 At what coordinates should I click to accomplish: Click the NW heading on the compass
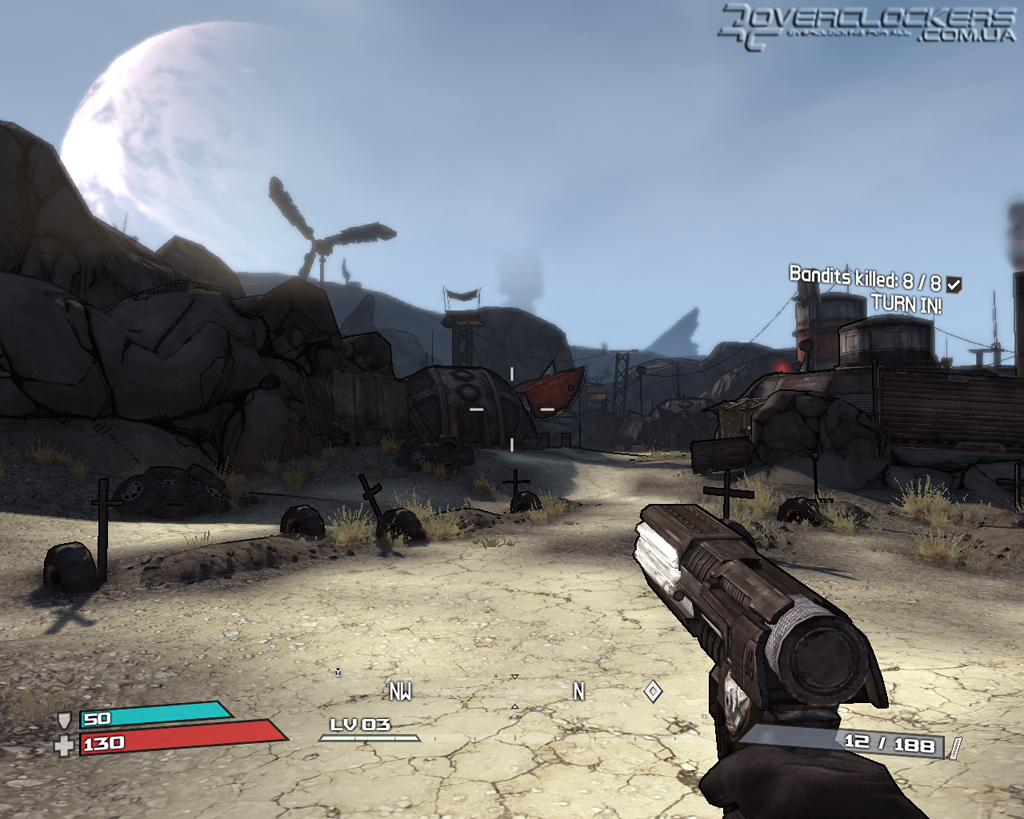(400, 692)
